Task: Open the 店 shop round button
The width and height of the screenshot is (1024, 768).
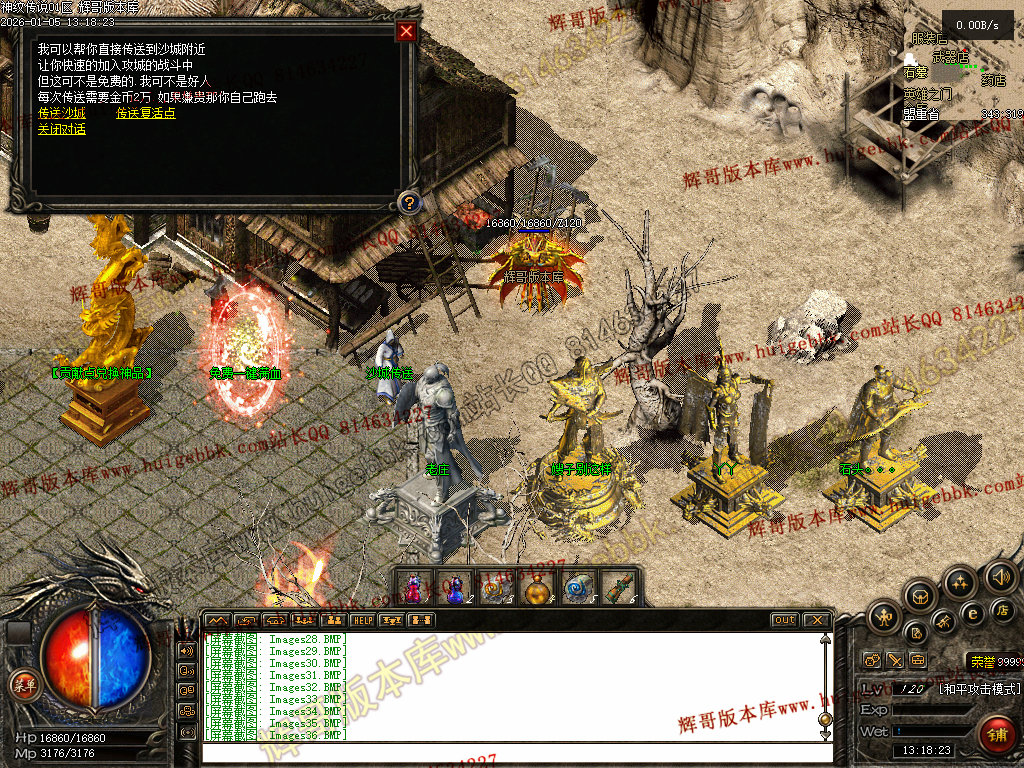Action: click(1004, 610)
